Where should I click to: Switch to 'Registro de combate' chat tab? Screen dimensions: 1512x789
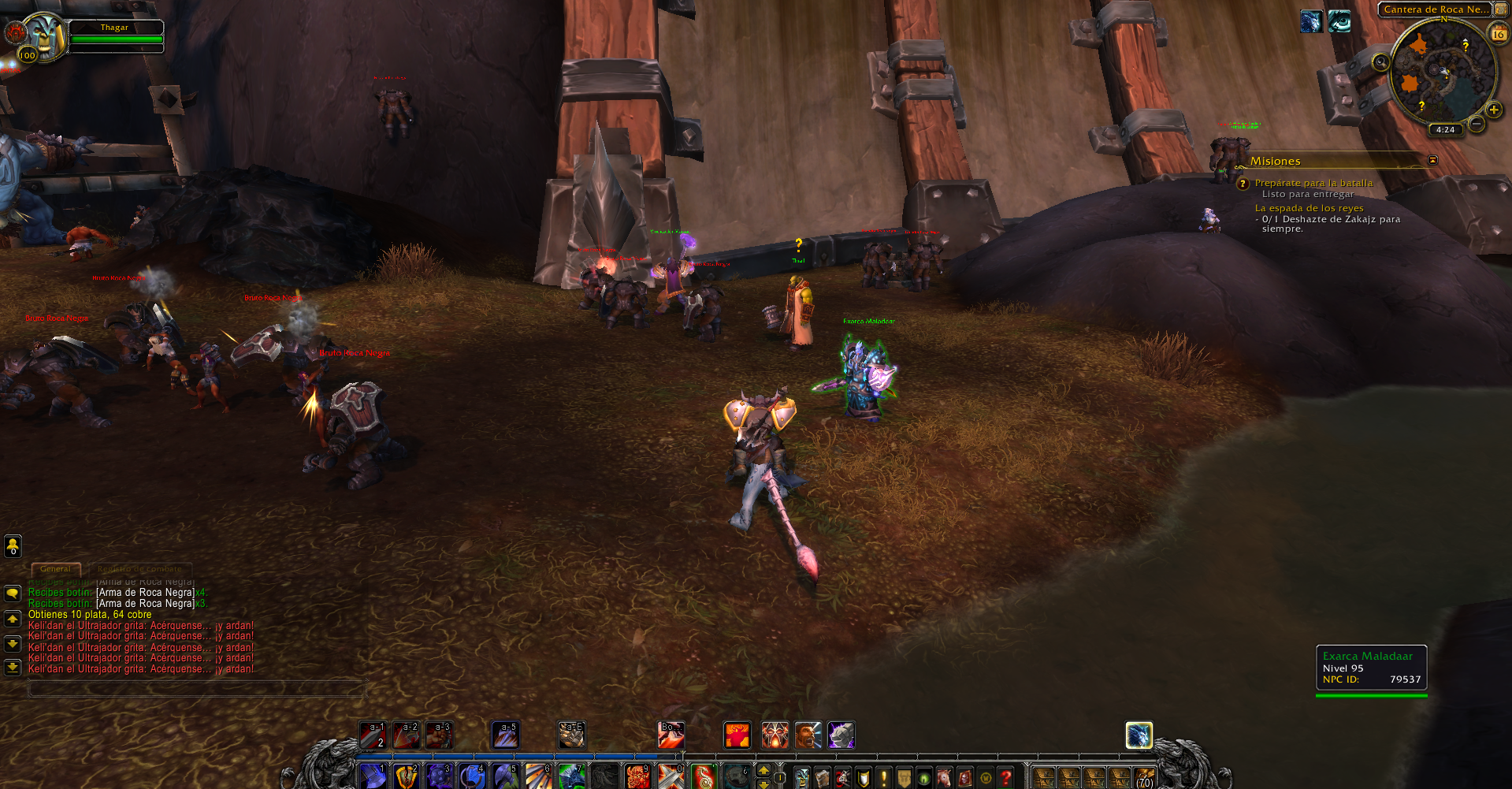pos(139,569)
